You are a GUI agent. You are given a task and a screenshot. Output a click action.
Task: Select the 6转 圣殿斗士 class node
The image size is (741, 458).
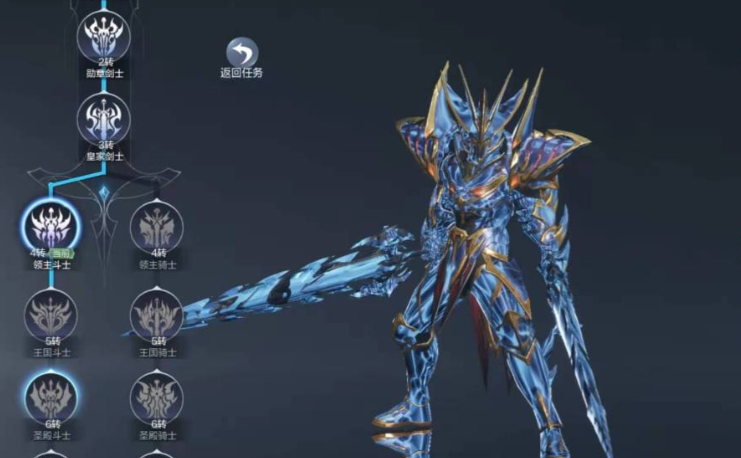pyautogui.click(x=50, y=399)
